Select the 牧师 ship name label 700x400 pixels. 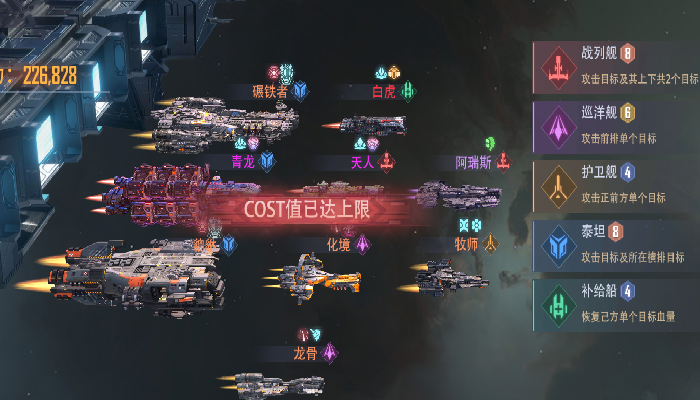click(x=466, y=243)
